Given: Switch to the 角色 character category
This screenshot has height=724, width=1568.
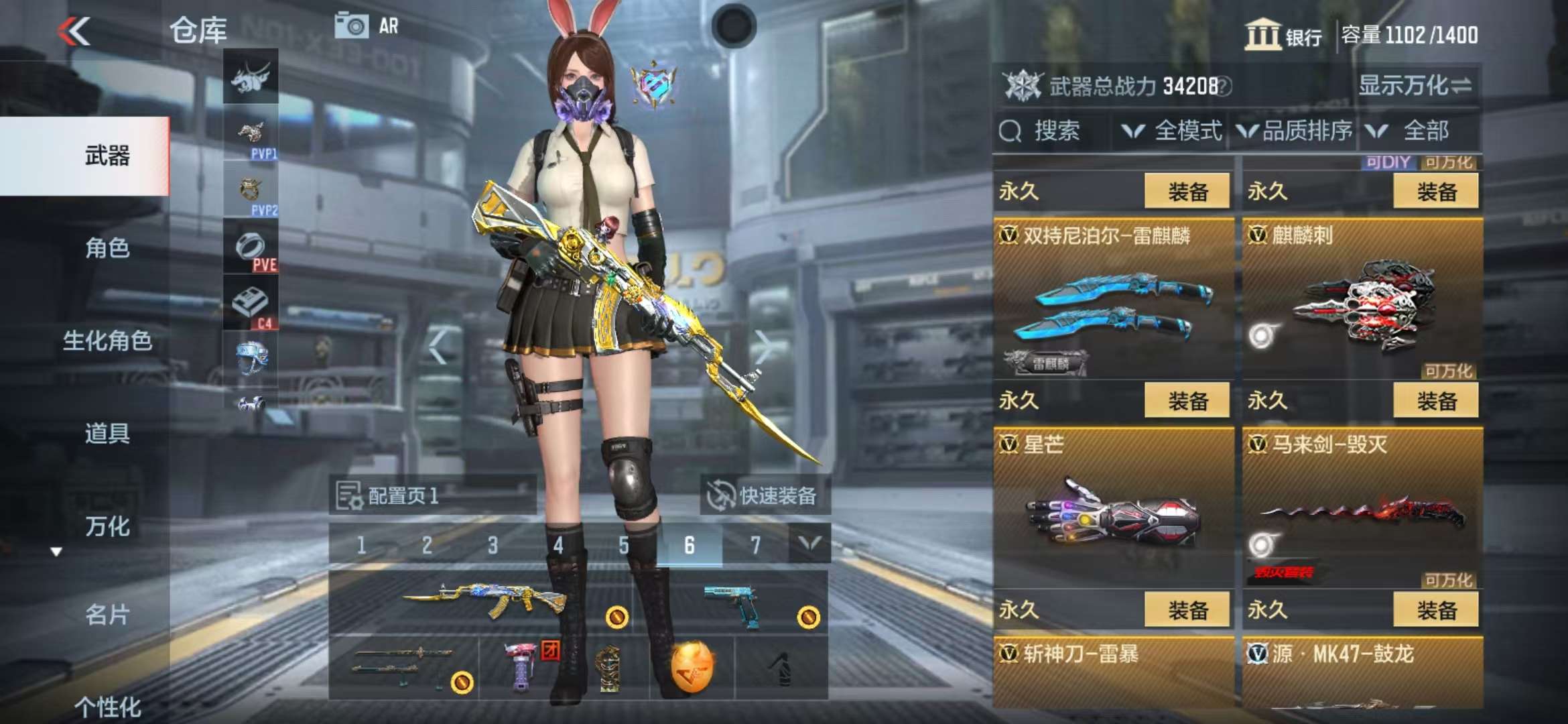Looking at the screenshot, I should click(107, 248).
